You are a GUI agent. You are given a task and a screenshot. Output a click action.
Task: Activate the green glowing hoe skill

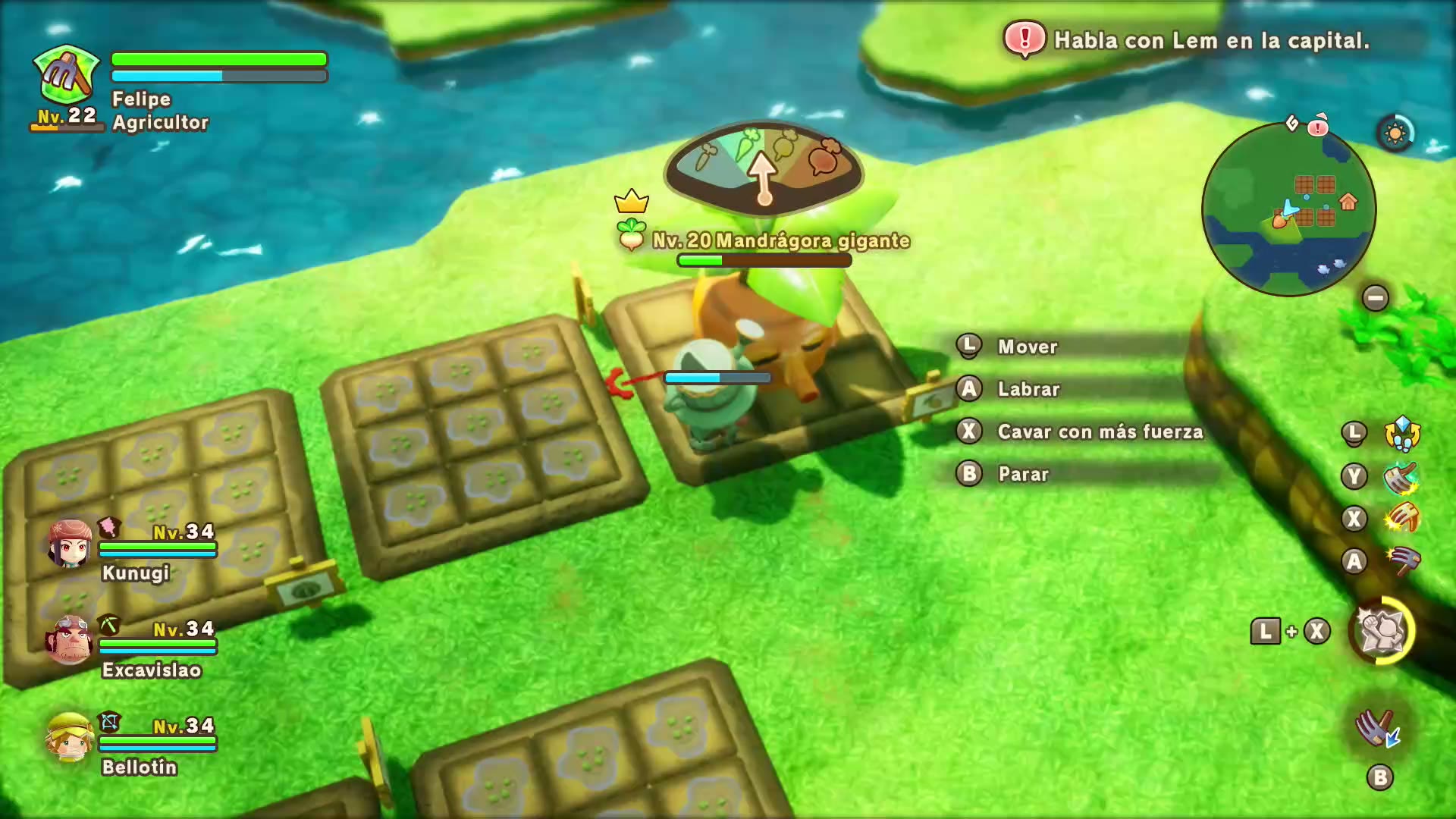pyautogui.click(x=1401, y=477)
